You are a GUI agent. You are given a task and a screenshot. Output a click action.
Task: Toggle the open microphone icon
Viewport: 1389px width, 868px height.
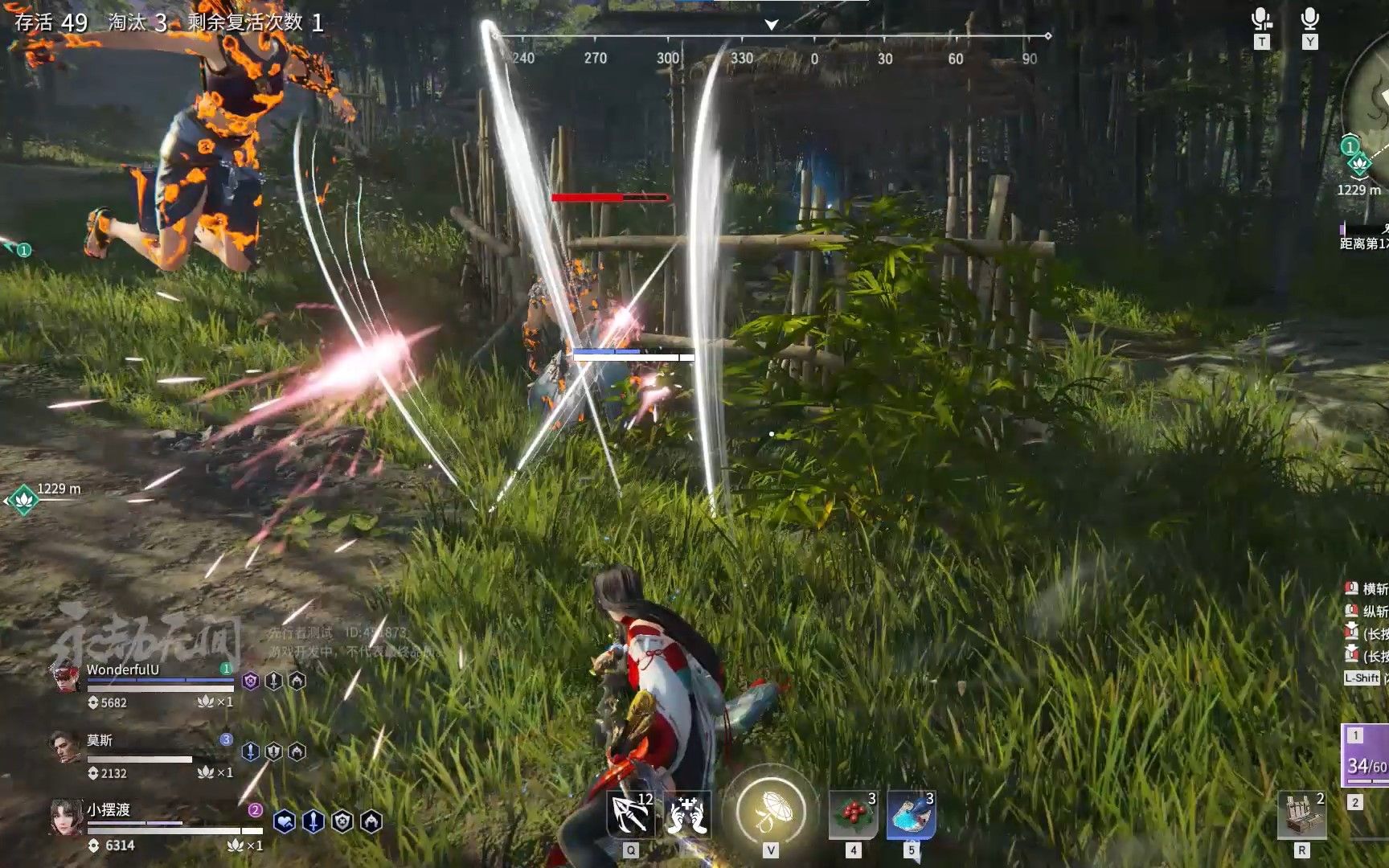pyautogui.click(x=1309, y=20)
